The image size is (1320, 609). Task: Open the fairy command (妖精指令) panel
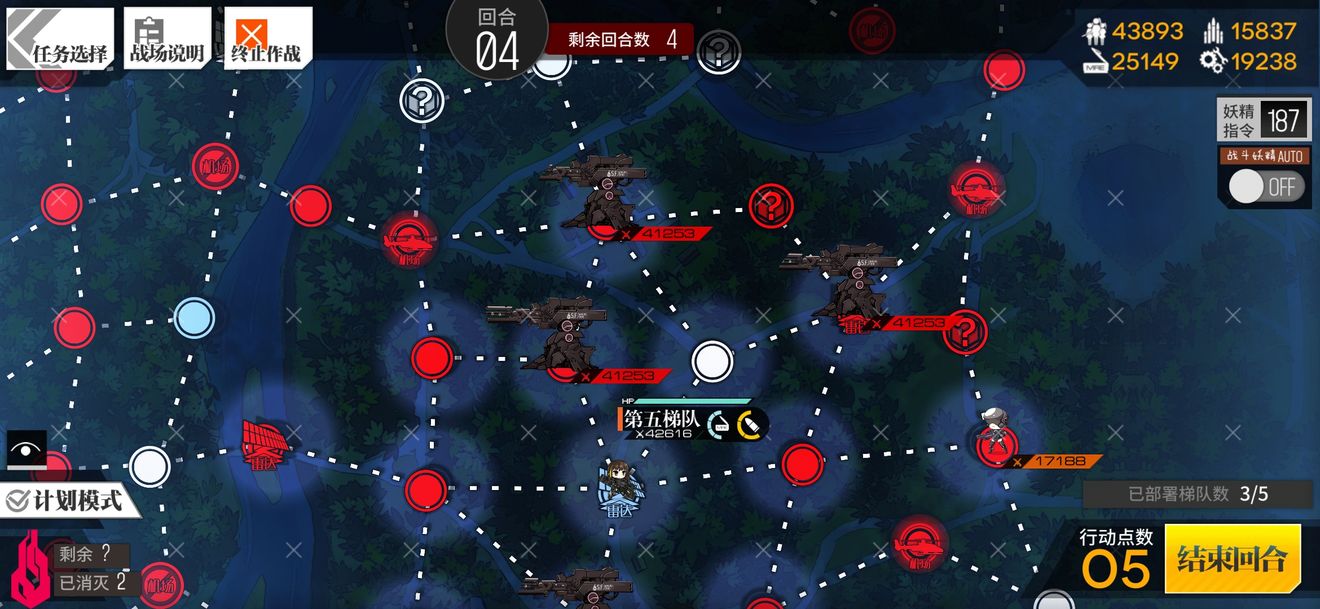click(1262, 121)
